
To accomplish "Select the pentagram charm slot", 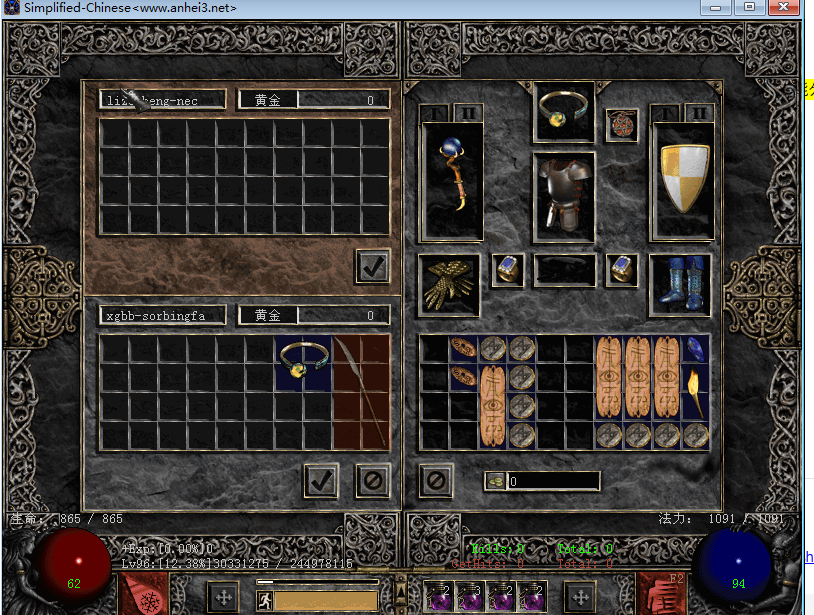I will [622, 125].
